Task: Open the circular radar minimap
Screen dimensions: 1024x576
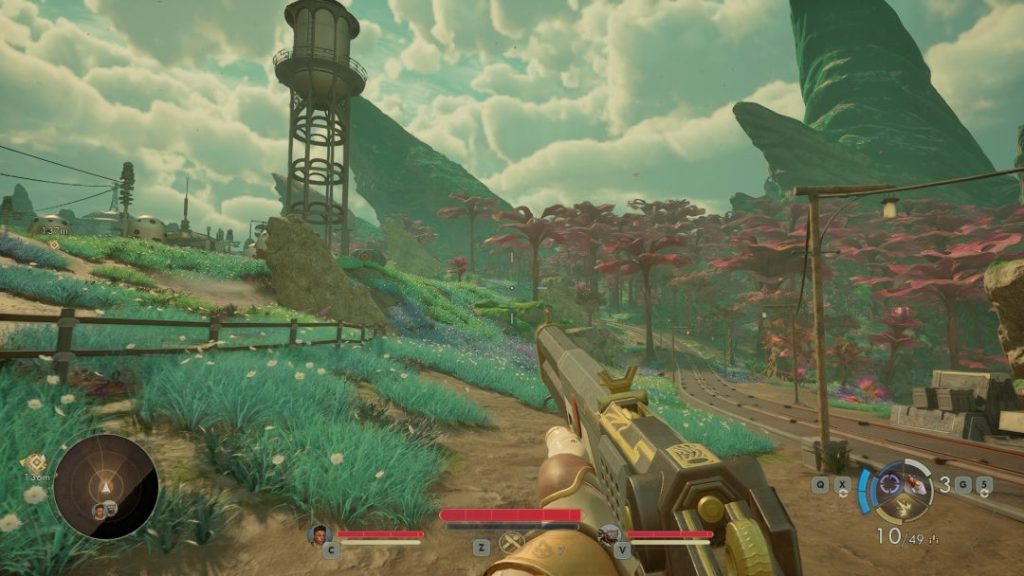Action: tap(105, 487)
